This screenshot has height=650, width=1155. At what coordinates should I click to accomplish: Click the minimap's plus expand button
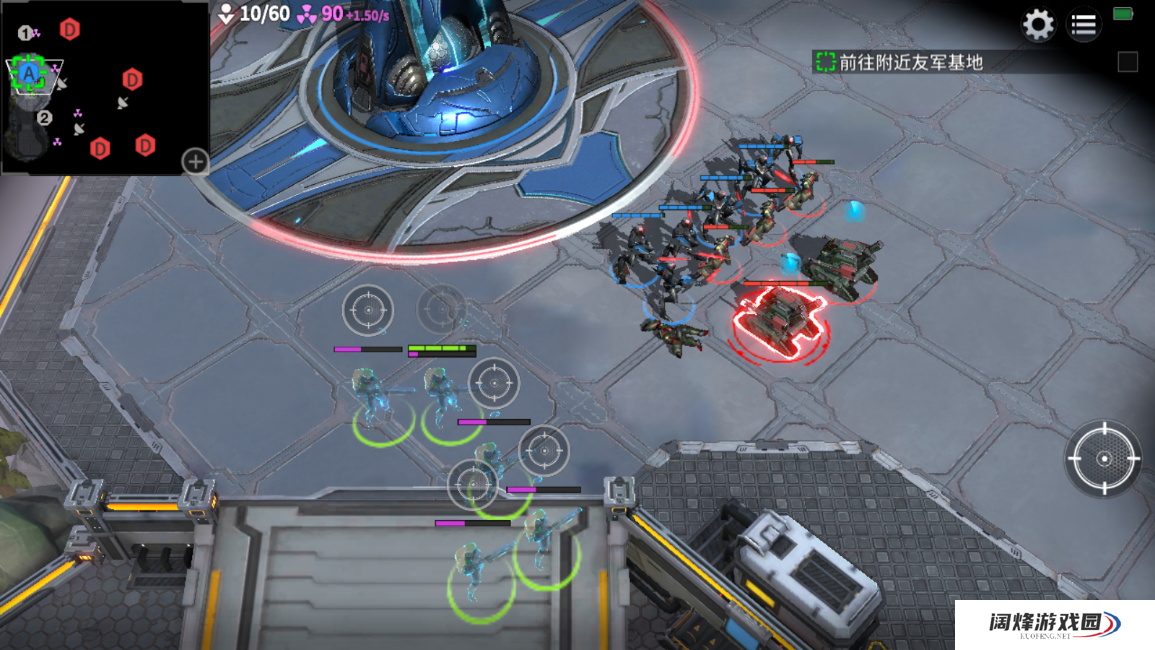tap(195, 160)
